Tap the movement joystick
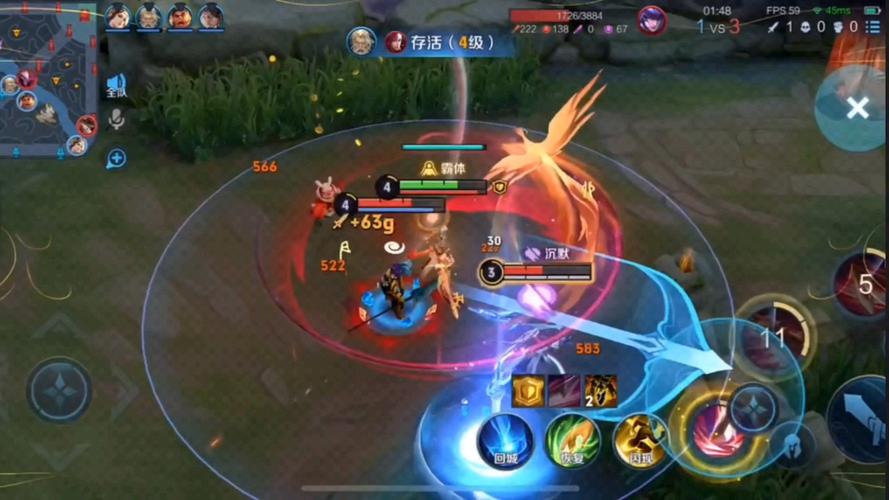Screen dimensions: 889x500 [x=60, y=390]
